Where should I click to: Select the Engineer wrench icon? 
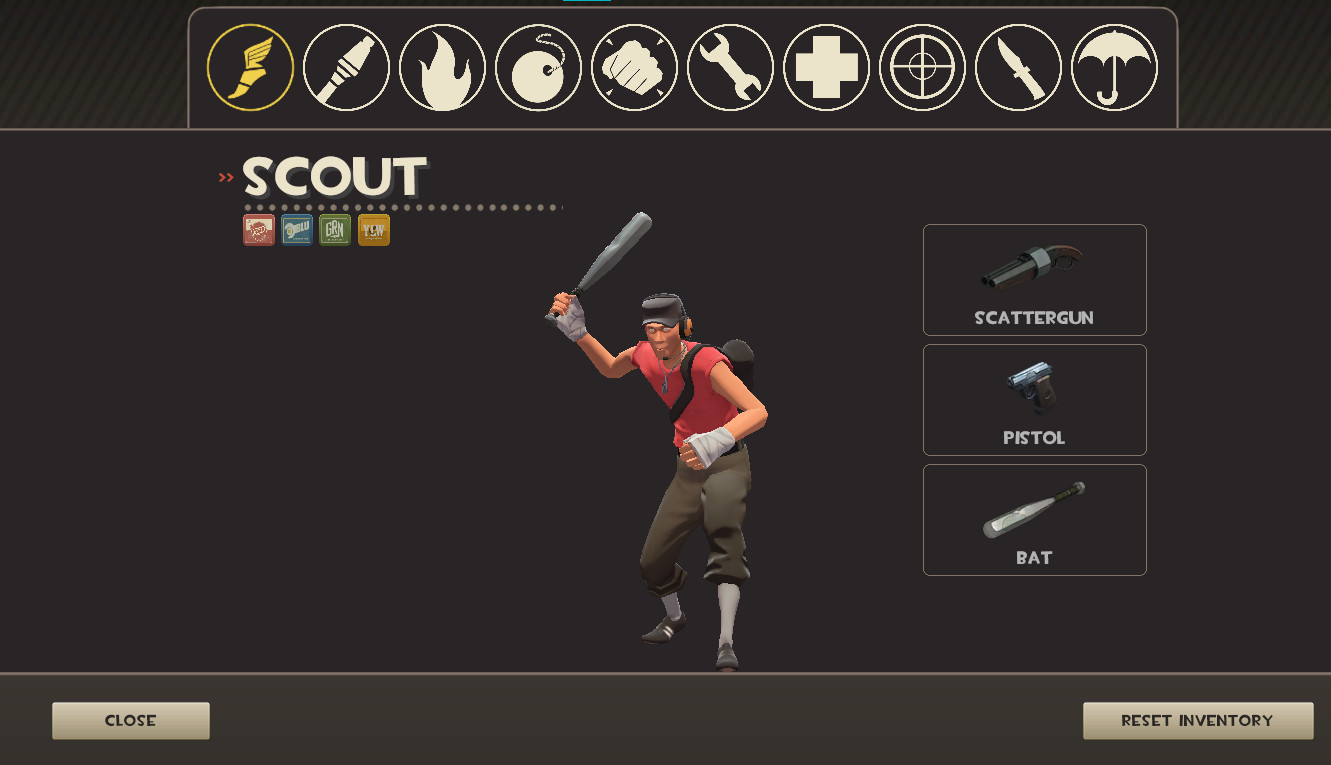click(729, 67)
